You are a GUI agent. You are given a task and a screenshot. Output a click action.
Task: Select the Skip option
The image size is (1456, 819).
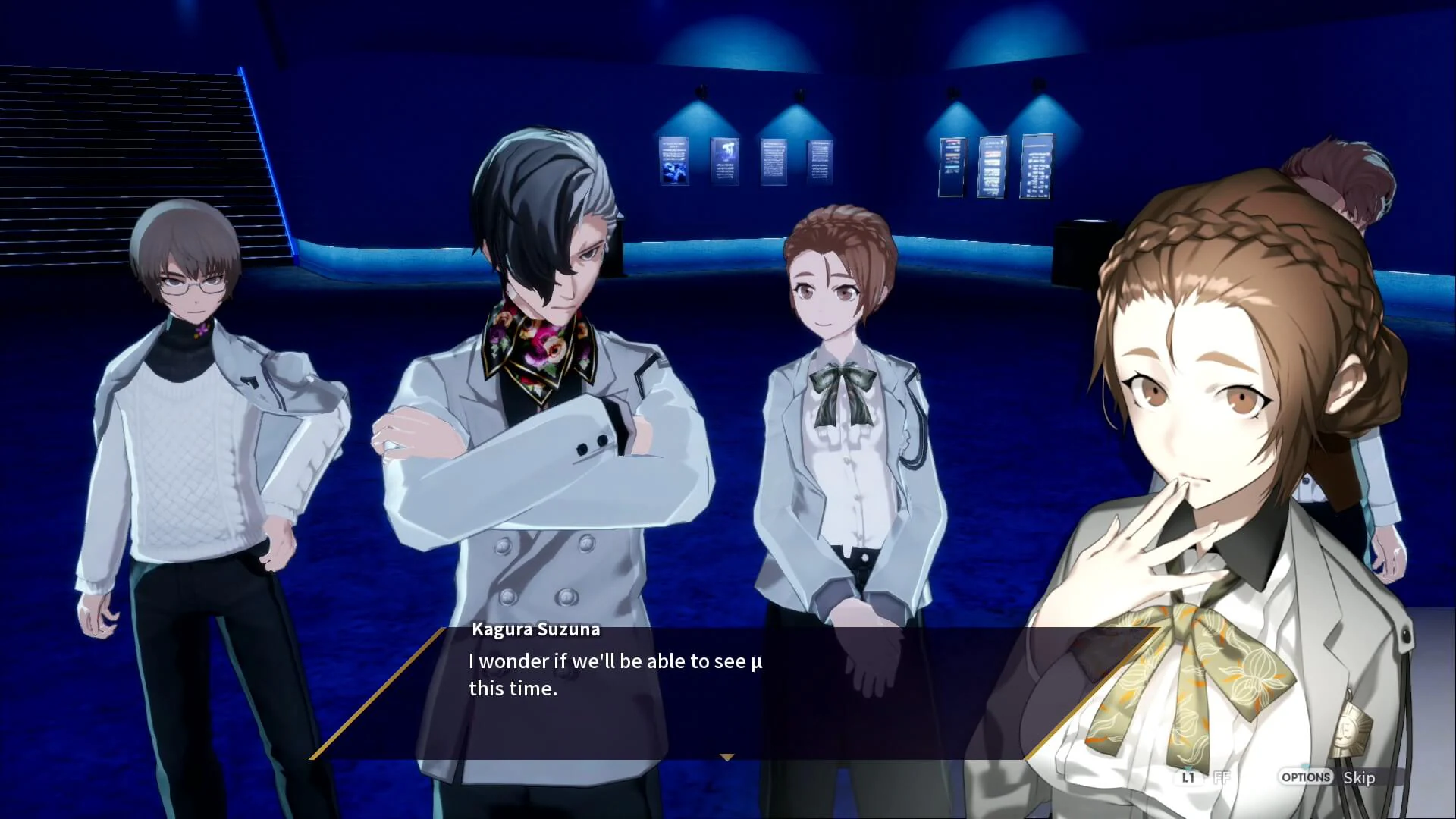(x=1360, y=778)
